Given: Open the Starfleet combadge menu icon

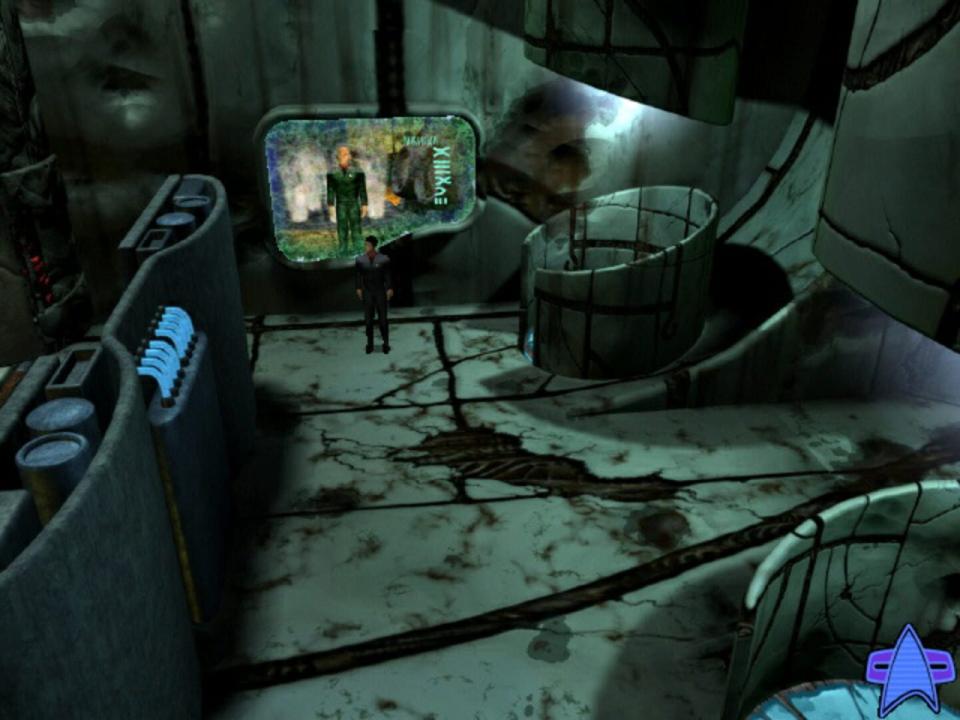Looking at the screenshot, I should tap(908, 664).
